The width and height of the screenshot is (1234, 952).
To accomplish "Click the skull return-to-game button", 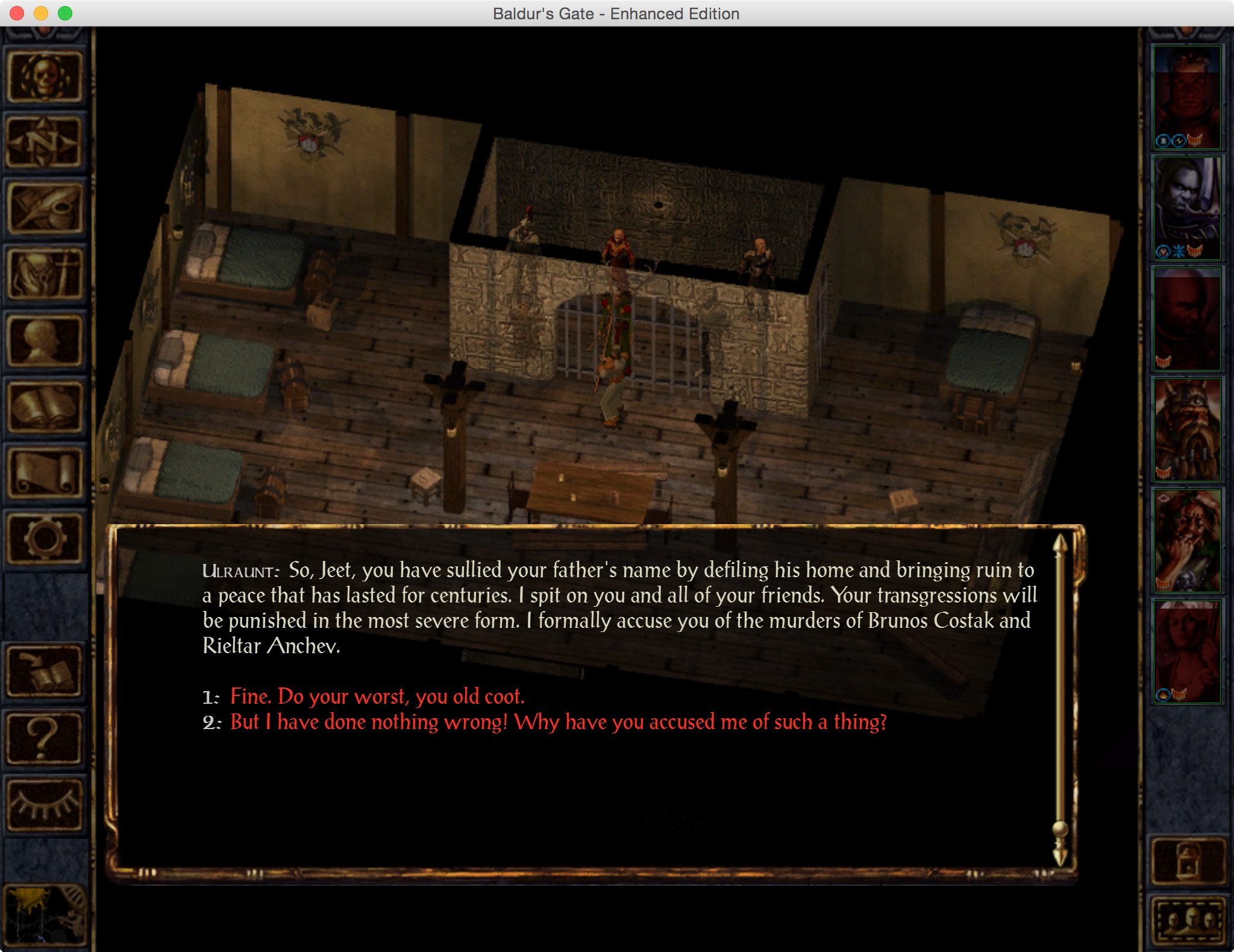I will click(44, 77).
